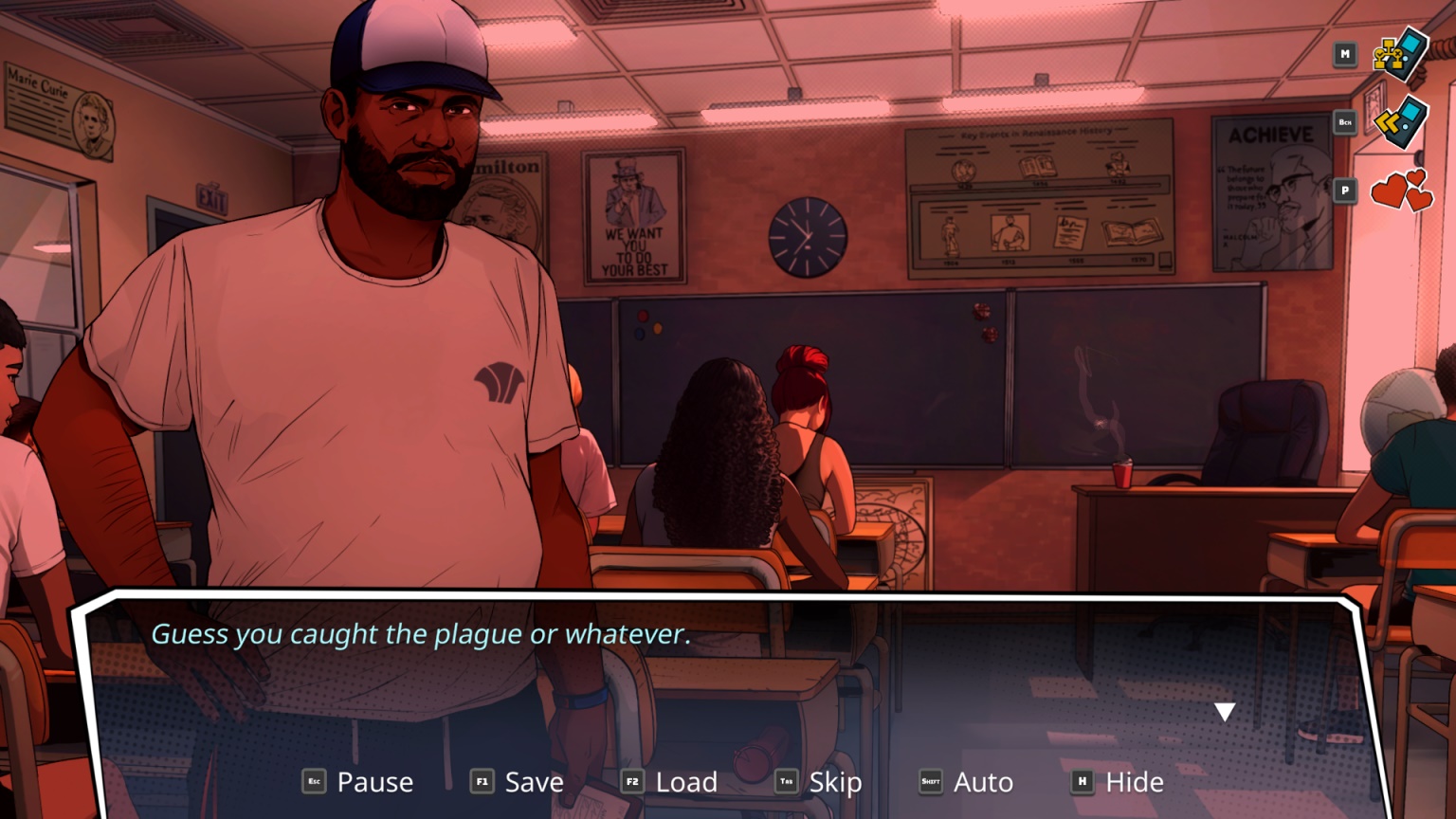1456x819 pixels.
Task: Click the Esc key badge beside Pause
Action: click(x=313, y=782)
